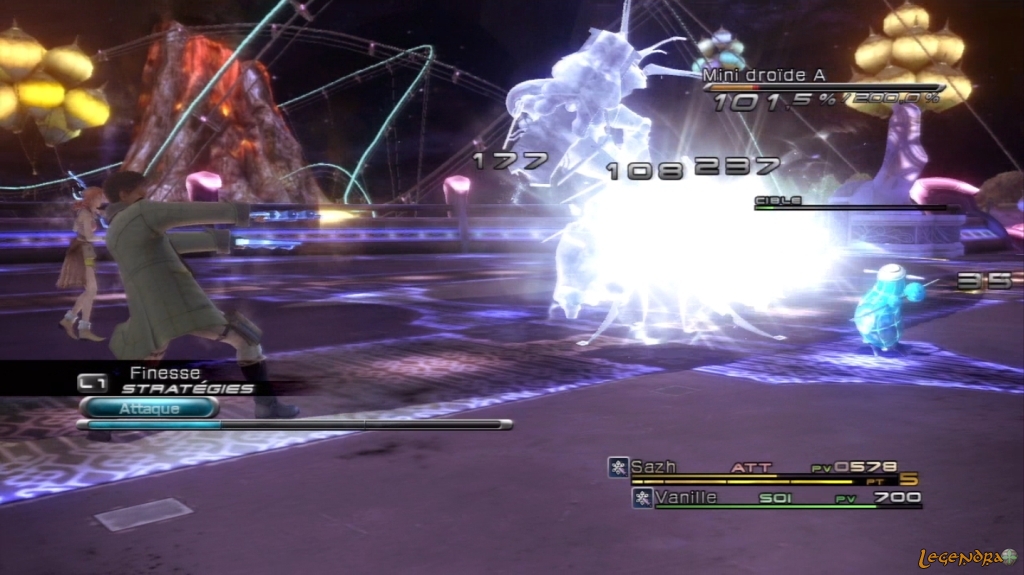Click the role icon beside Vanille
1024x575 pixels.
642,497
